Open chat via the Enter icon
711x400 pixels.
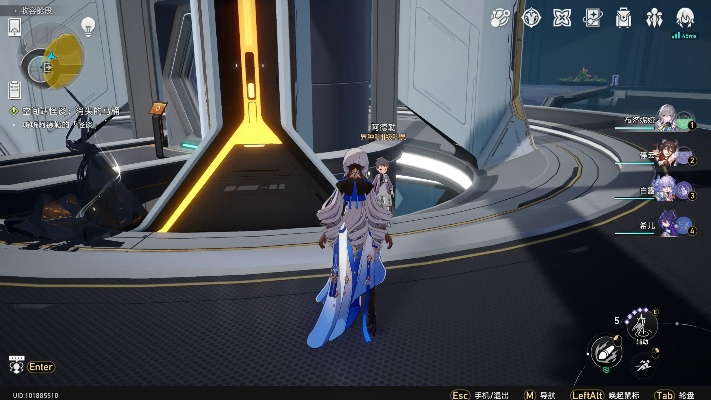[15, 367]
